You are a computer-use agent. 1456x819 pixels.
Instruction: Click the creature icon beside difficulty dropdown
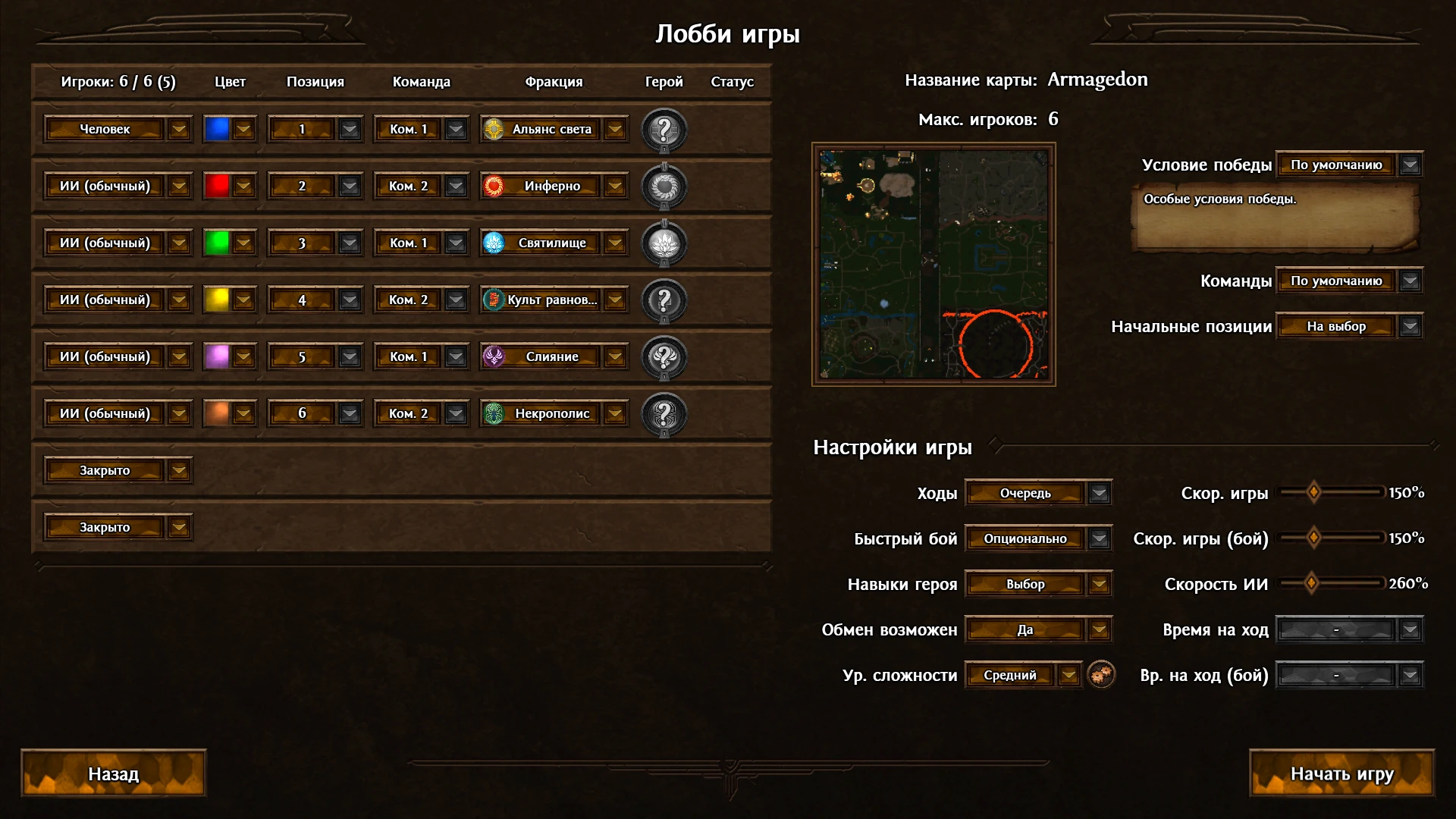pyautogui.click(x=1100, y=674)
